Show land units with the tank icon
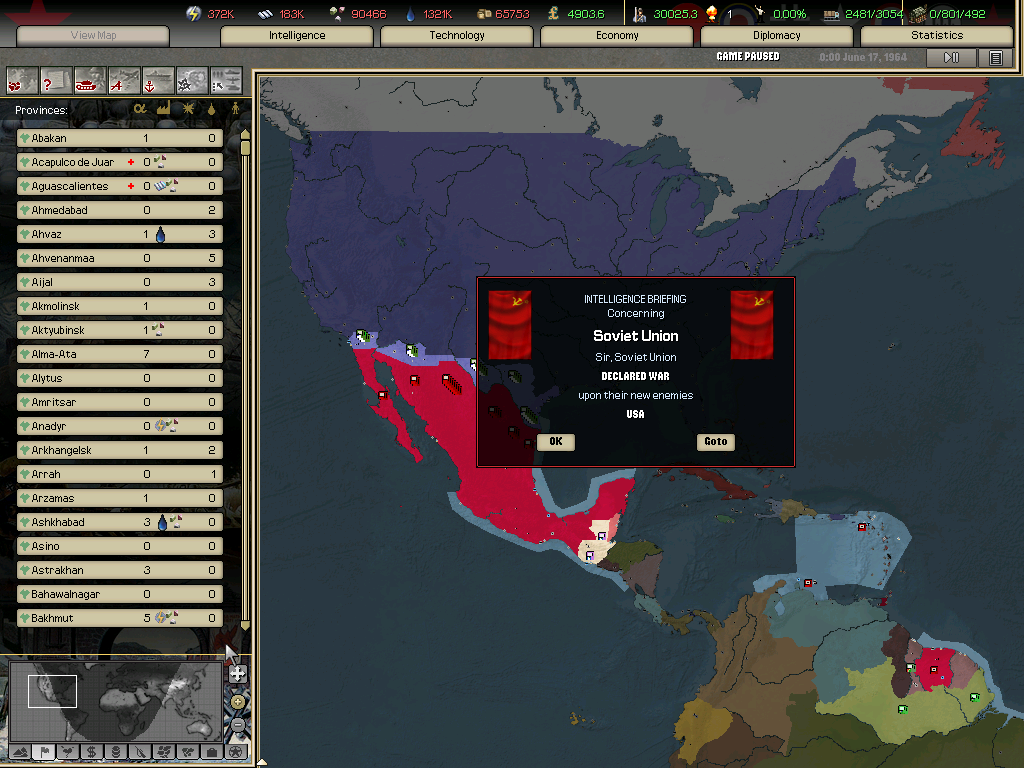 pyautogui.click(x=90, y=78)
